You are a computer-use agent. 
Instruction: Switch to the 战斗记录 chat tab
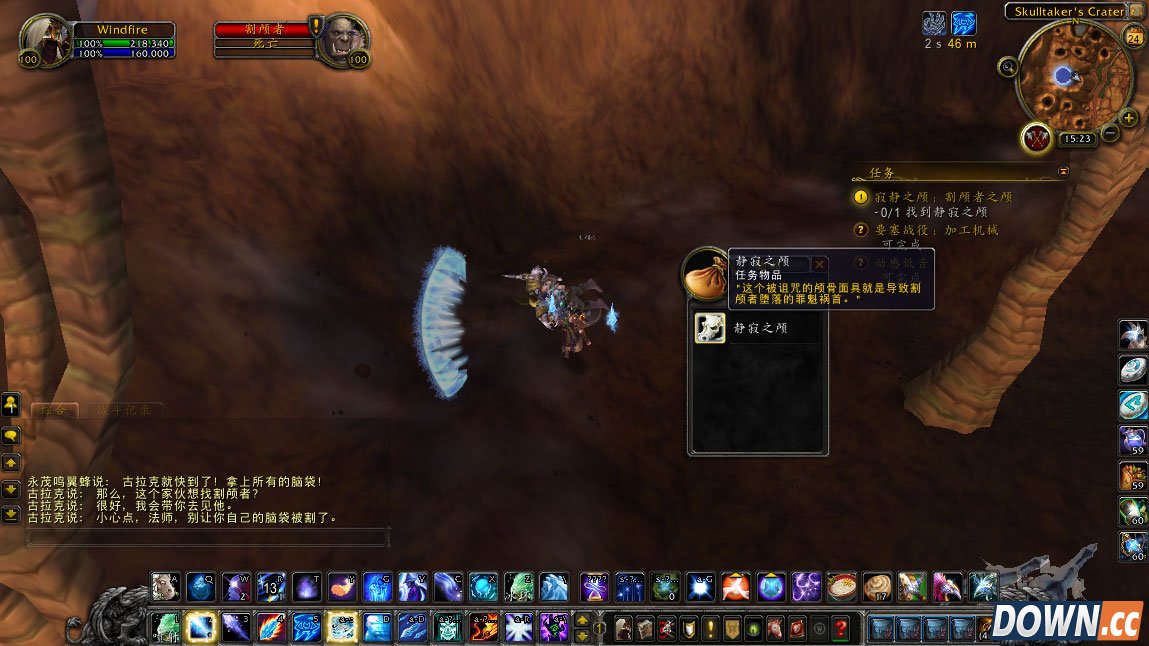point(124,410)
